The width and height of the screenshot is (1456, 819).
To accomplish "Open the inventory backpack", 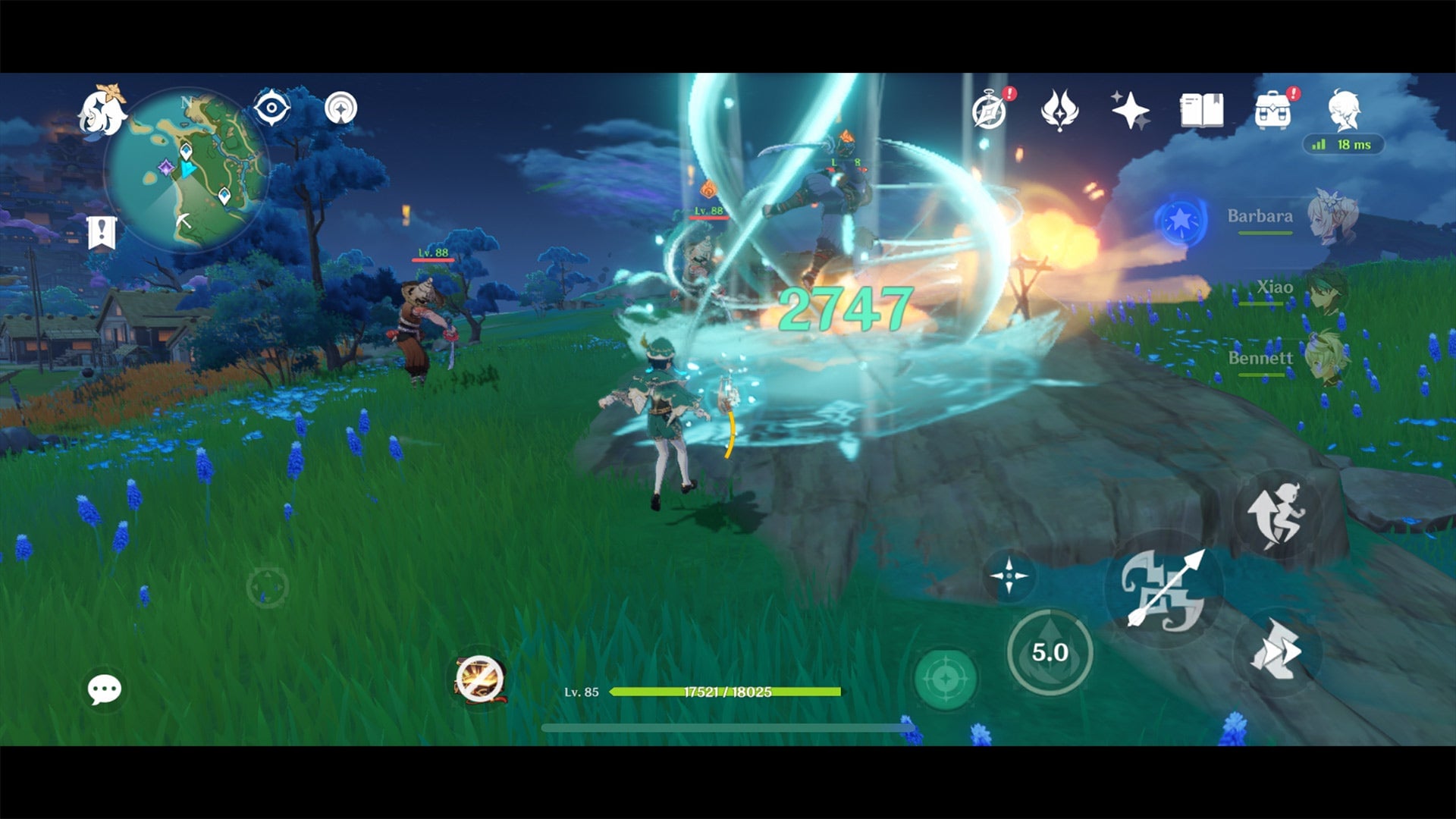I will (x=1273, y=111).
